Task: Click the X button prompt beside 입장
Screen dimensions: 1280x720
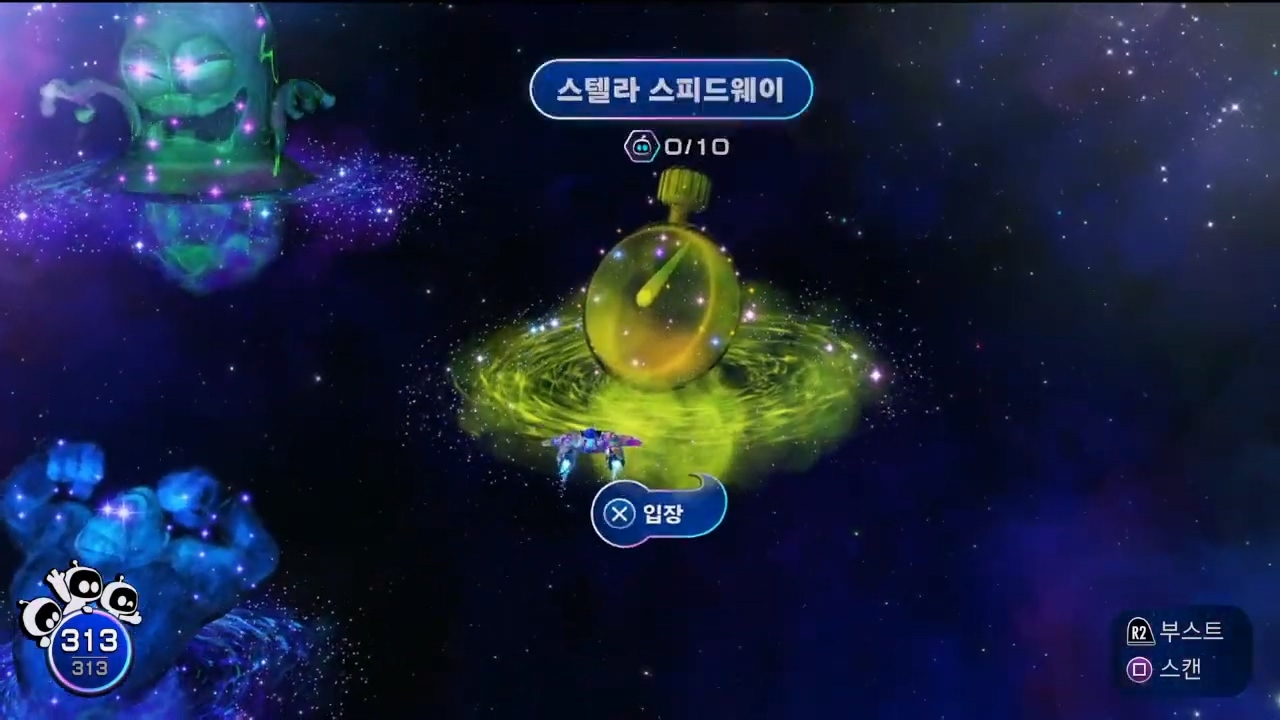Action: 619,513
